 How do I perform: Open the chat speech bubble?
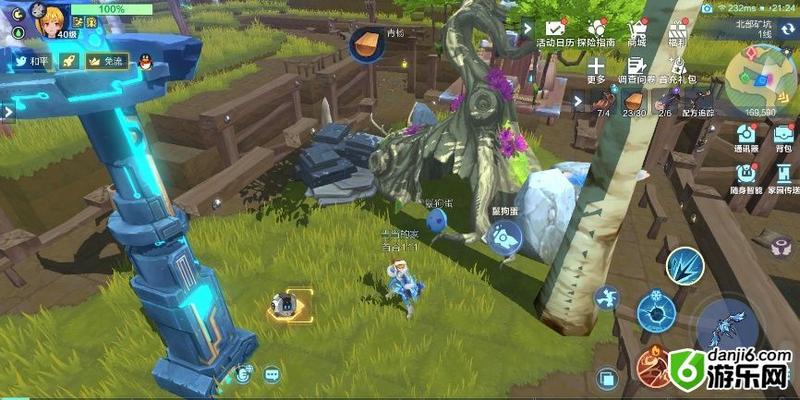tap(272, 375)
